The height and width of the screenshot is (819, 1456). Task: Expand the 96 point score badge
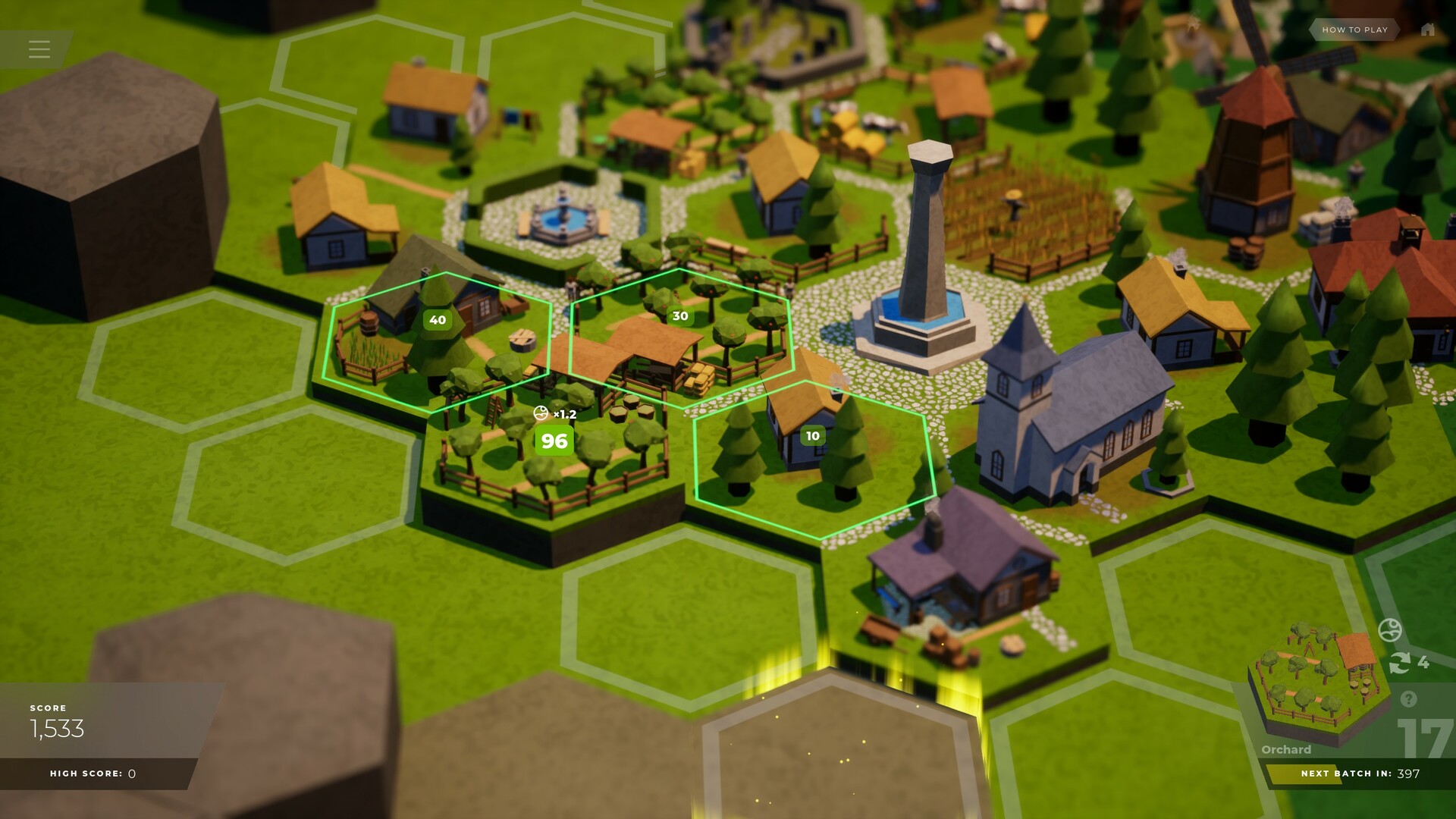[553, 440]
